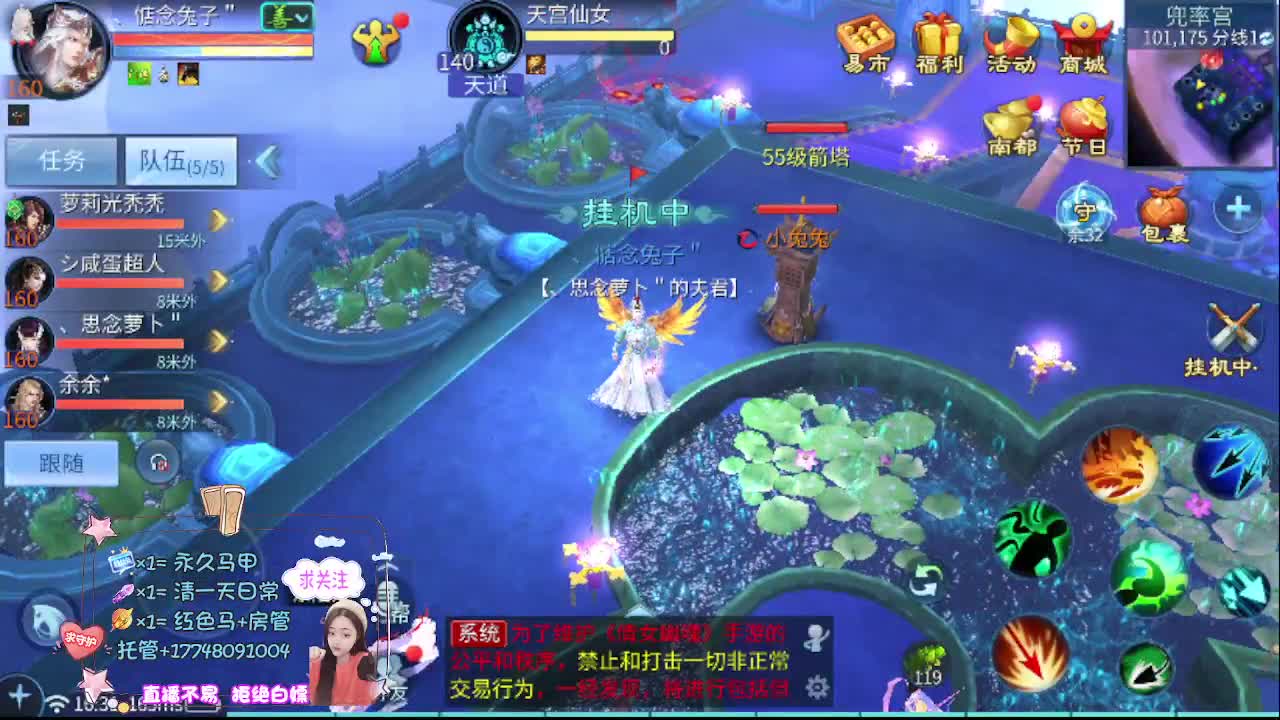Open the 包裹 bag icon

coord(1162,210)
